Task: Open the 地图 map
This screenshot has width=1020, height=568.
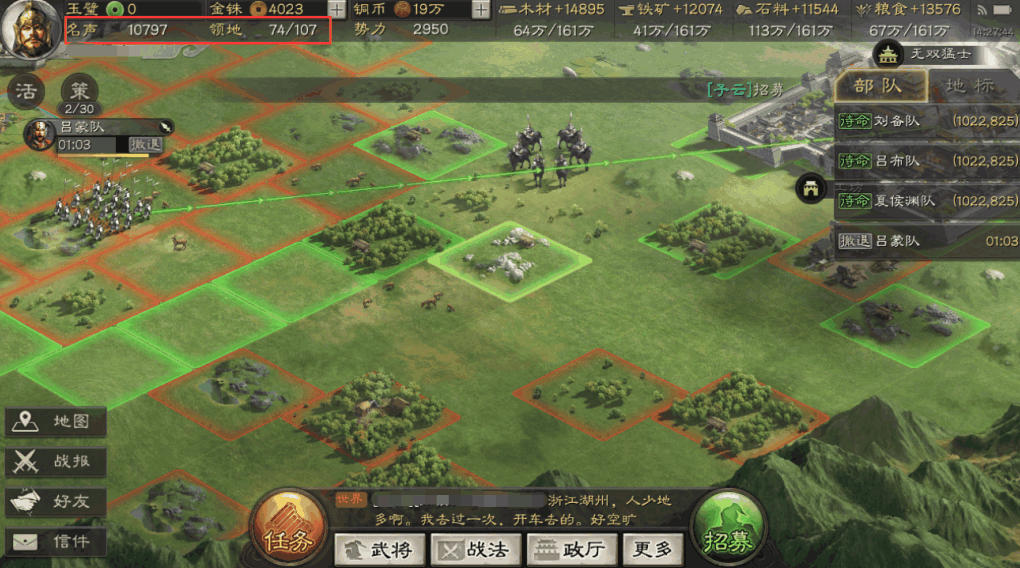Action: point(56,422)
